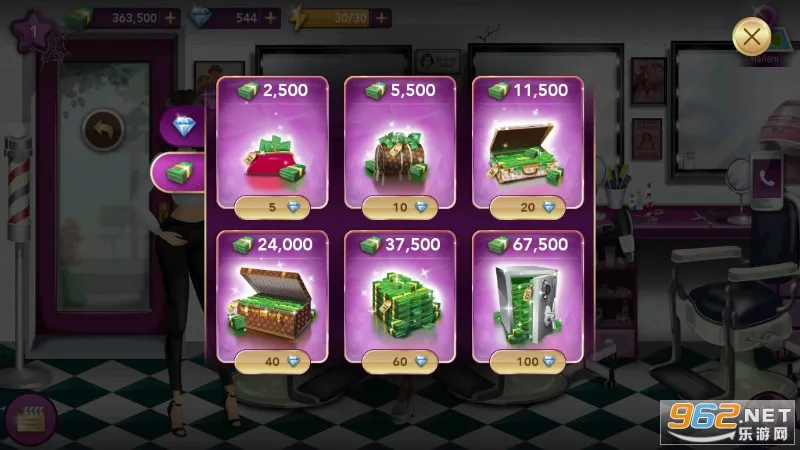
Task: Purchase the 67,500 cash safe
Action: (x=528, y=361)
